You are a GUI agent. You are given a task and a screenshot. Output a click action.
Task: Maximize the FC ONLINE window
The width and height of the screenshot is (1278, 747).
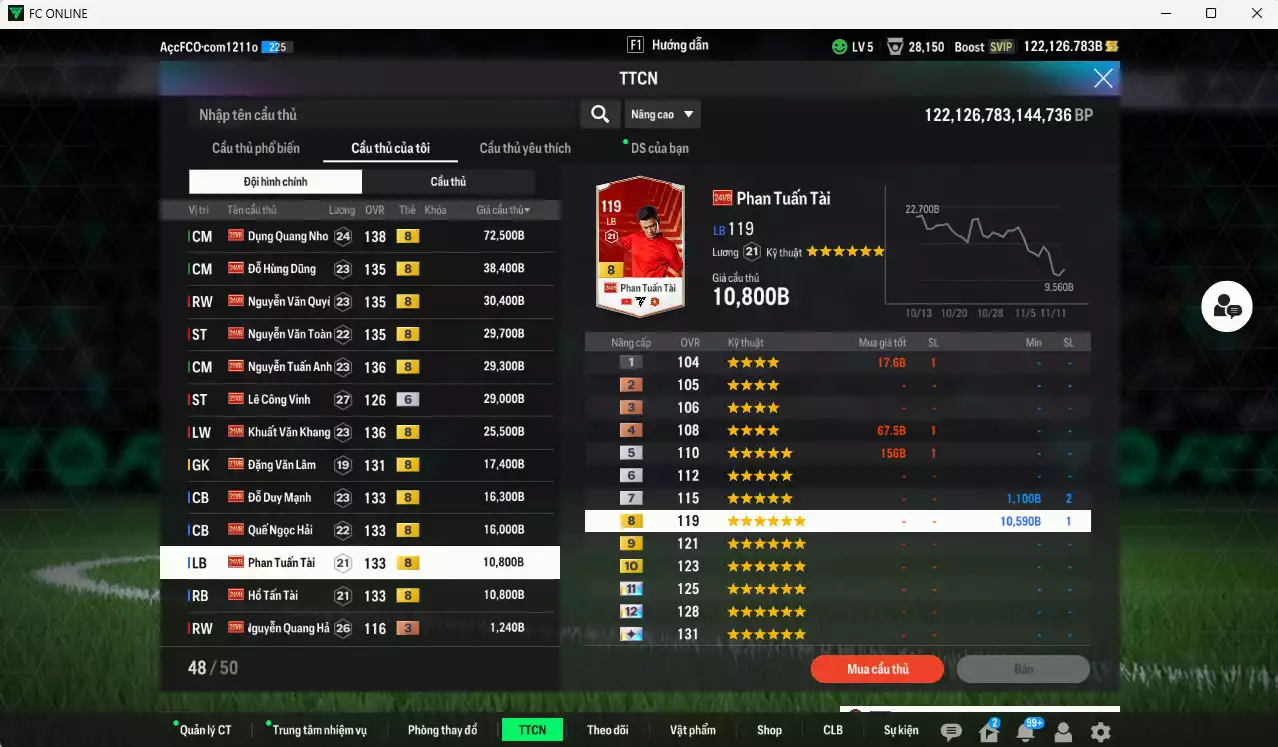coord(1211,13)
